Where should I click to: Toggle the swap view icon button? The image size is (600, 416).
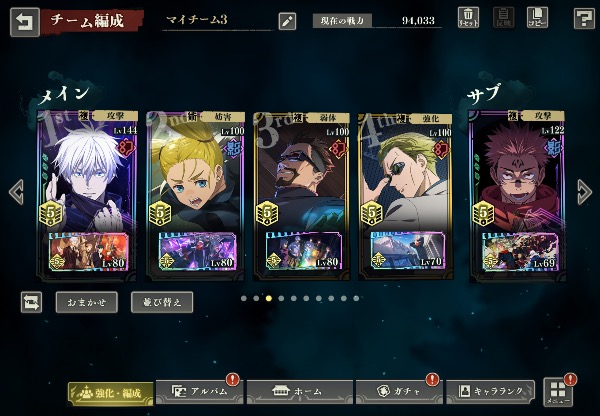pos(31,301)
